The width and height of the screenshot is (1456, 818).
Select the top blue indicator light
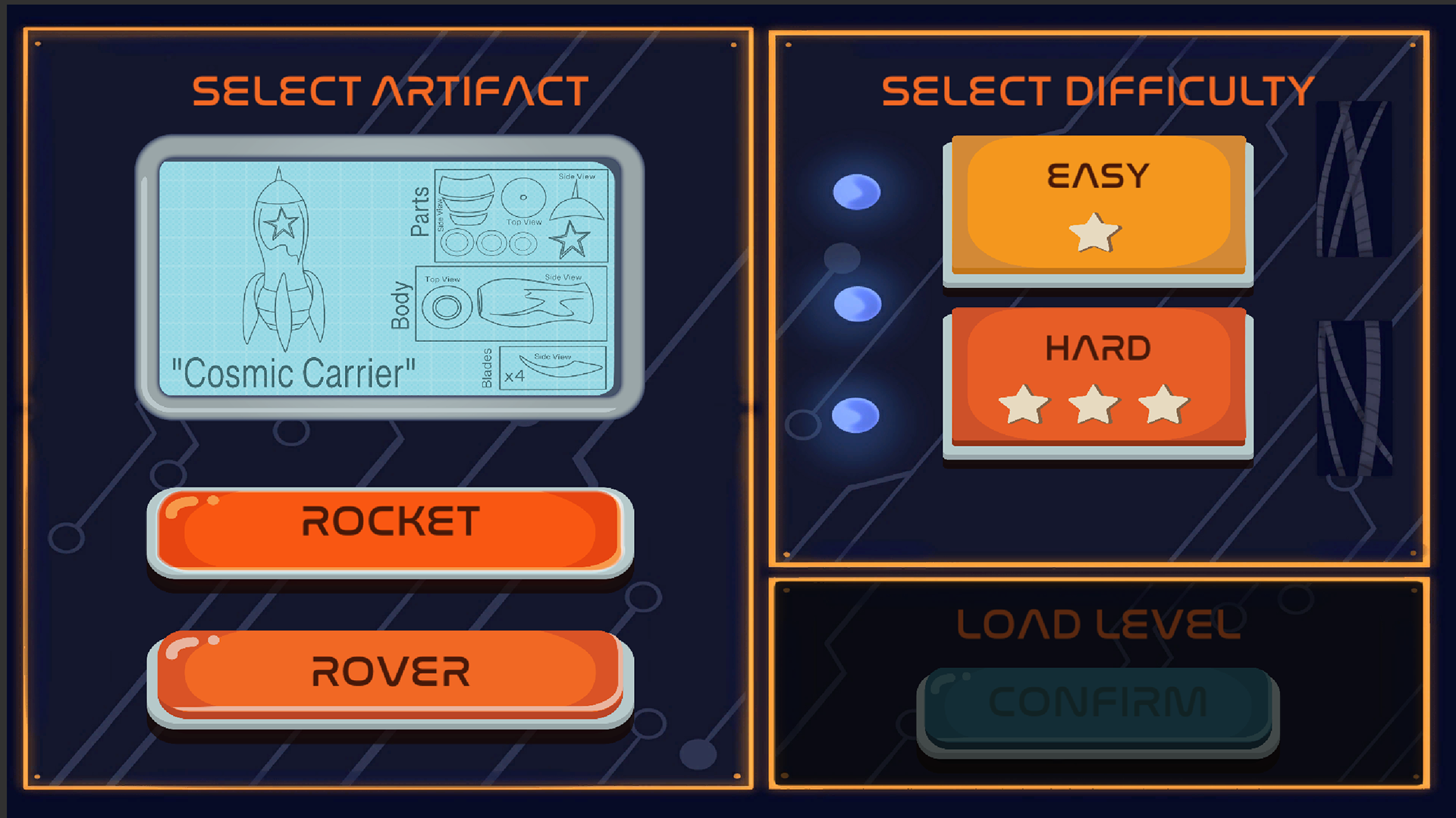[x=856, y=192]
